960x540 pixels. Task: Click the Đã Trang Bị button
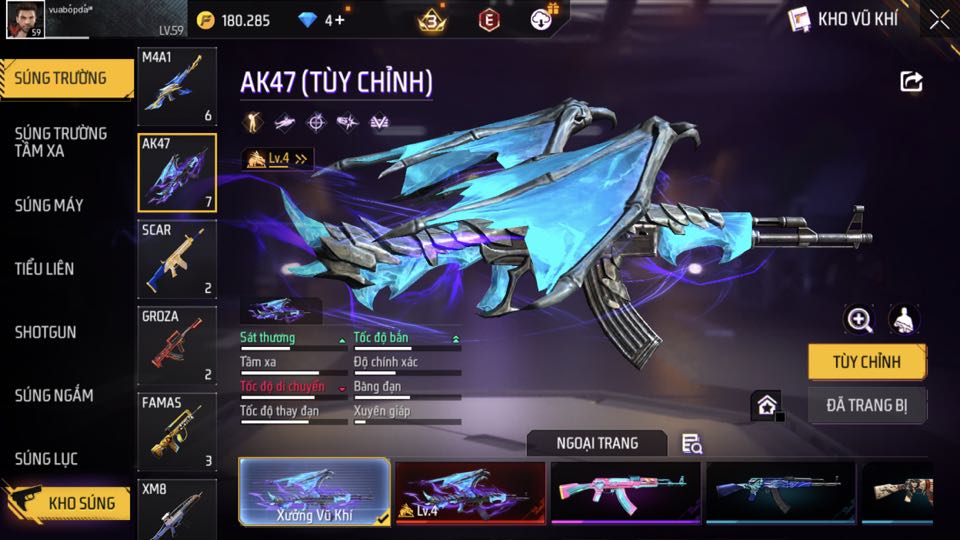866,405
